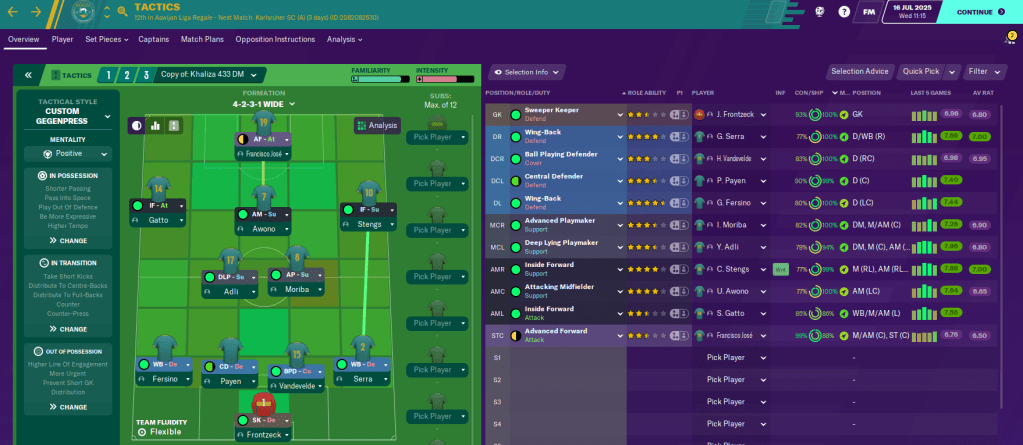Change In Possession instructions
1023x445 pixels.
pyautogui.click(x=67, y=241)
